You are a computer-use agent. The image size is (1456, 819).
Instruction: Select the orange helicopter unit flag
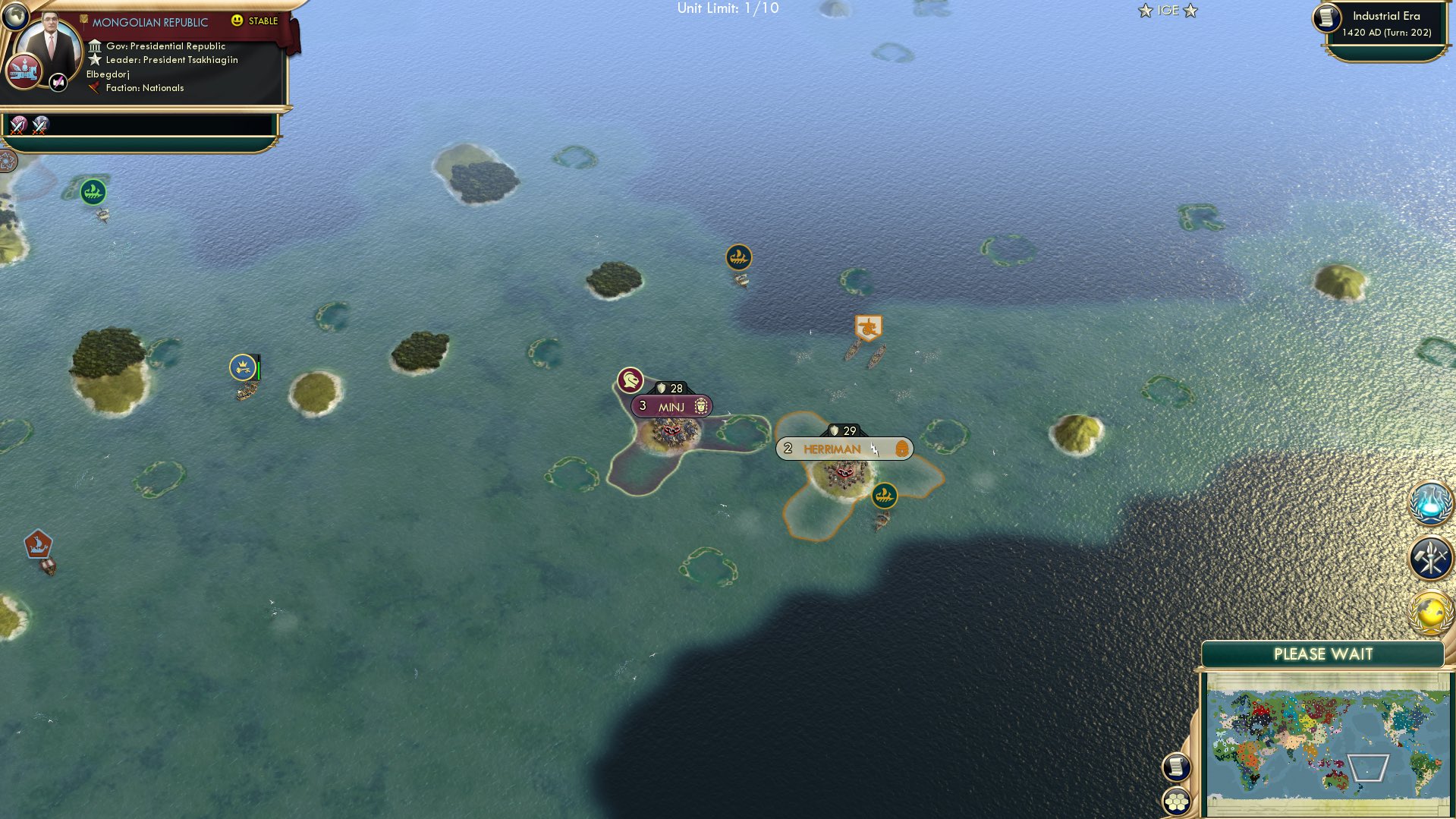867,327
